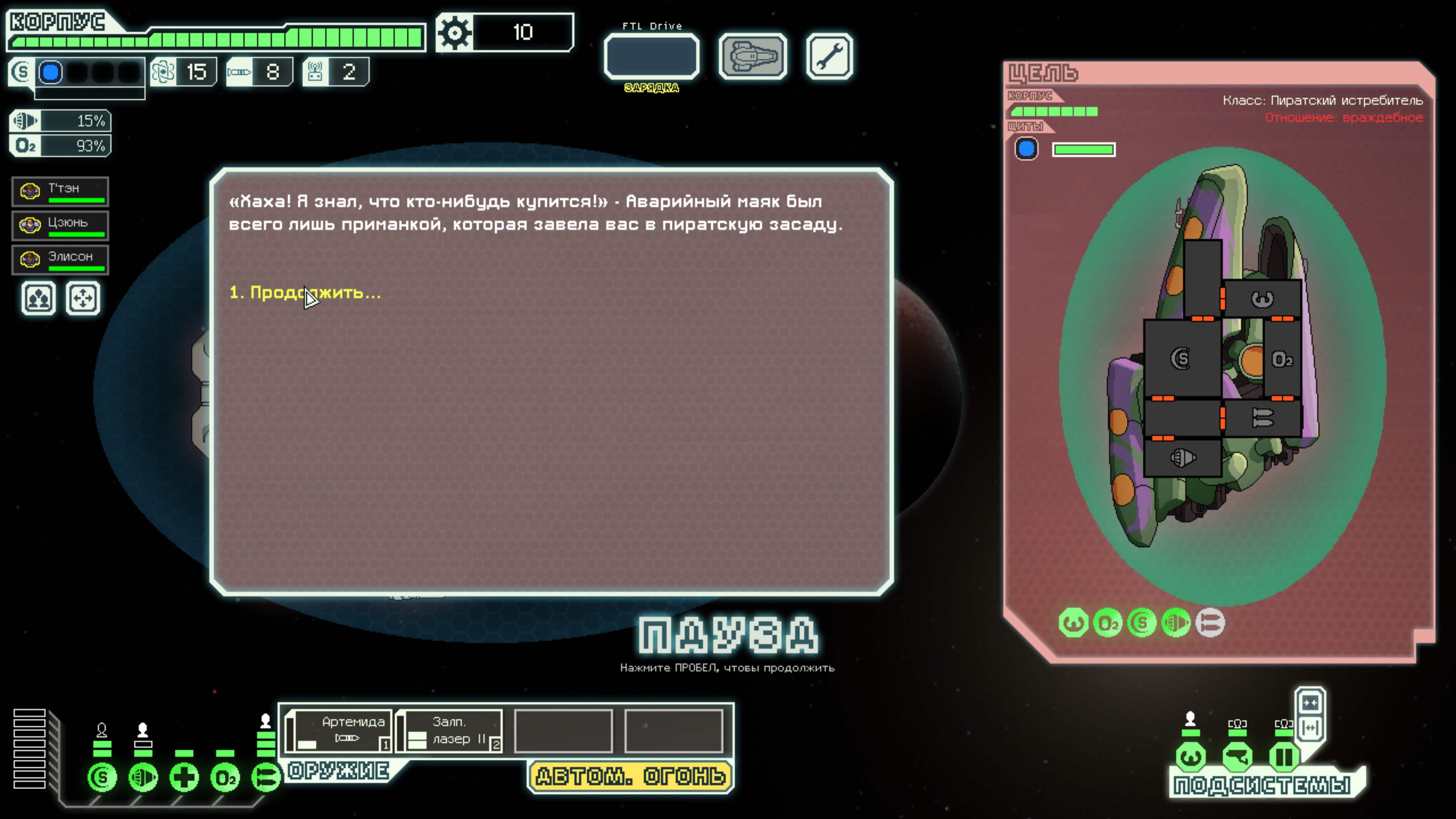Click the FTL Drive jump button
1456x819 pixels.
(x=652, y=56)
